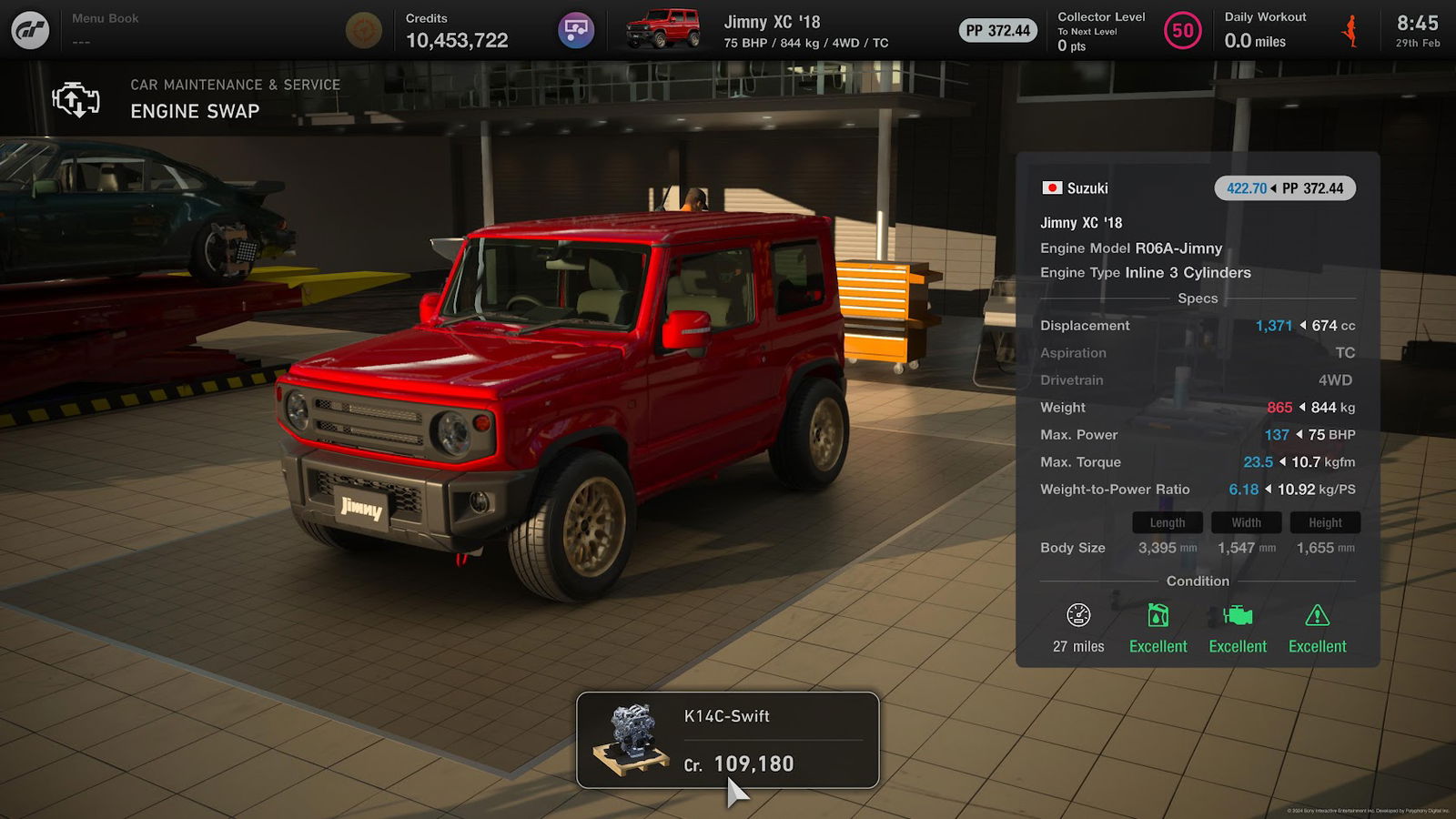Select the K14C-Swift engine card
Image resolution: width=1456 pixels, height=819 pixels.
pyautogui.click(x=727, y=740)
